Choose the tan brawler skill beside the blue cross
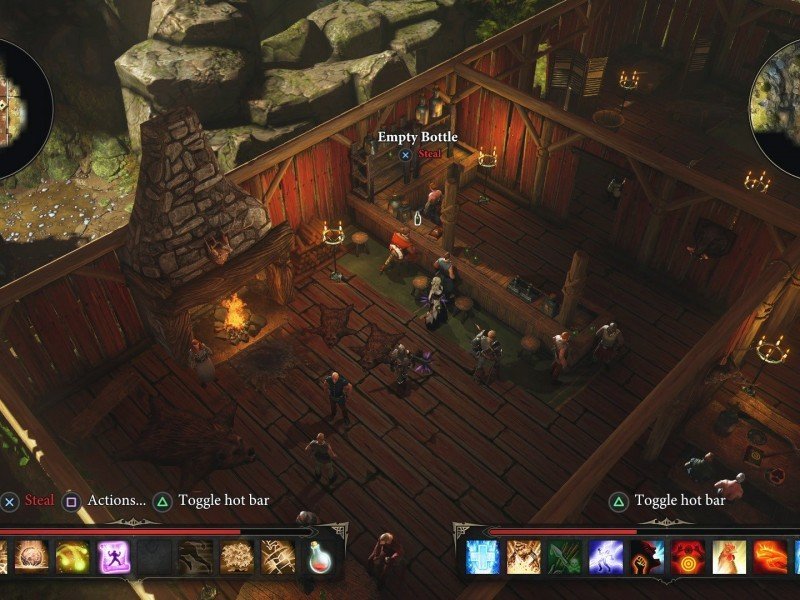The width and height of the screenshot is (800, 600). 524,557
